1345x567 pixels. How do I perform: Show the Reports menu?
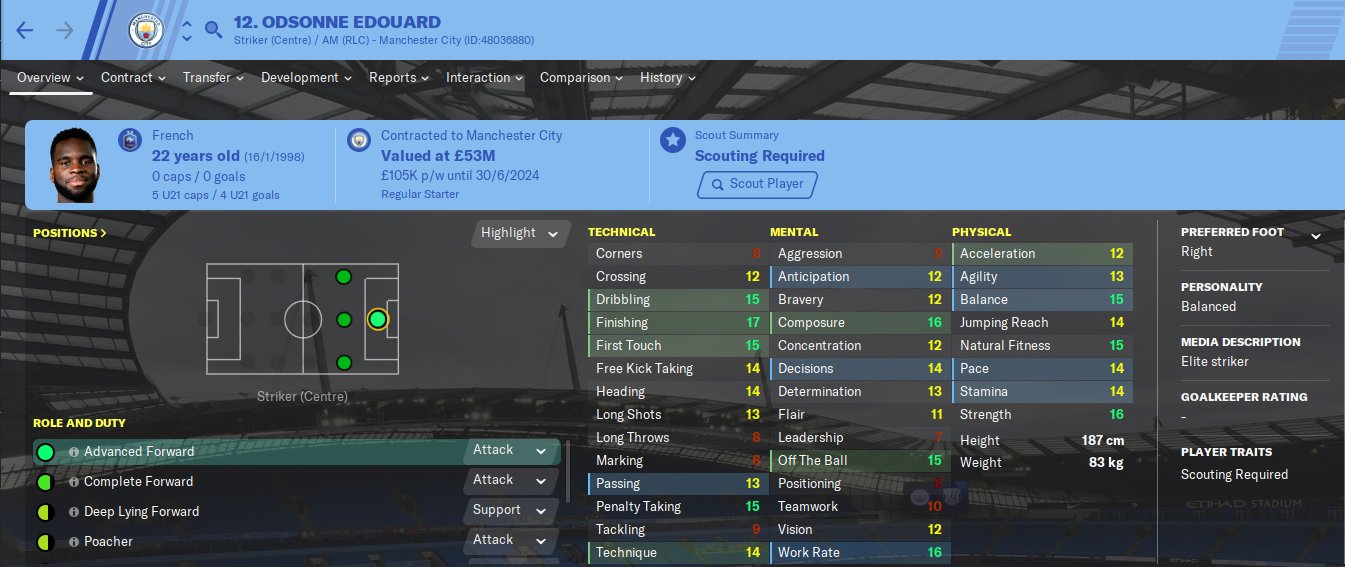point(398,77)
